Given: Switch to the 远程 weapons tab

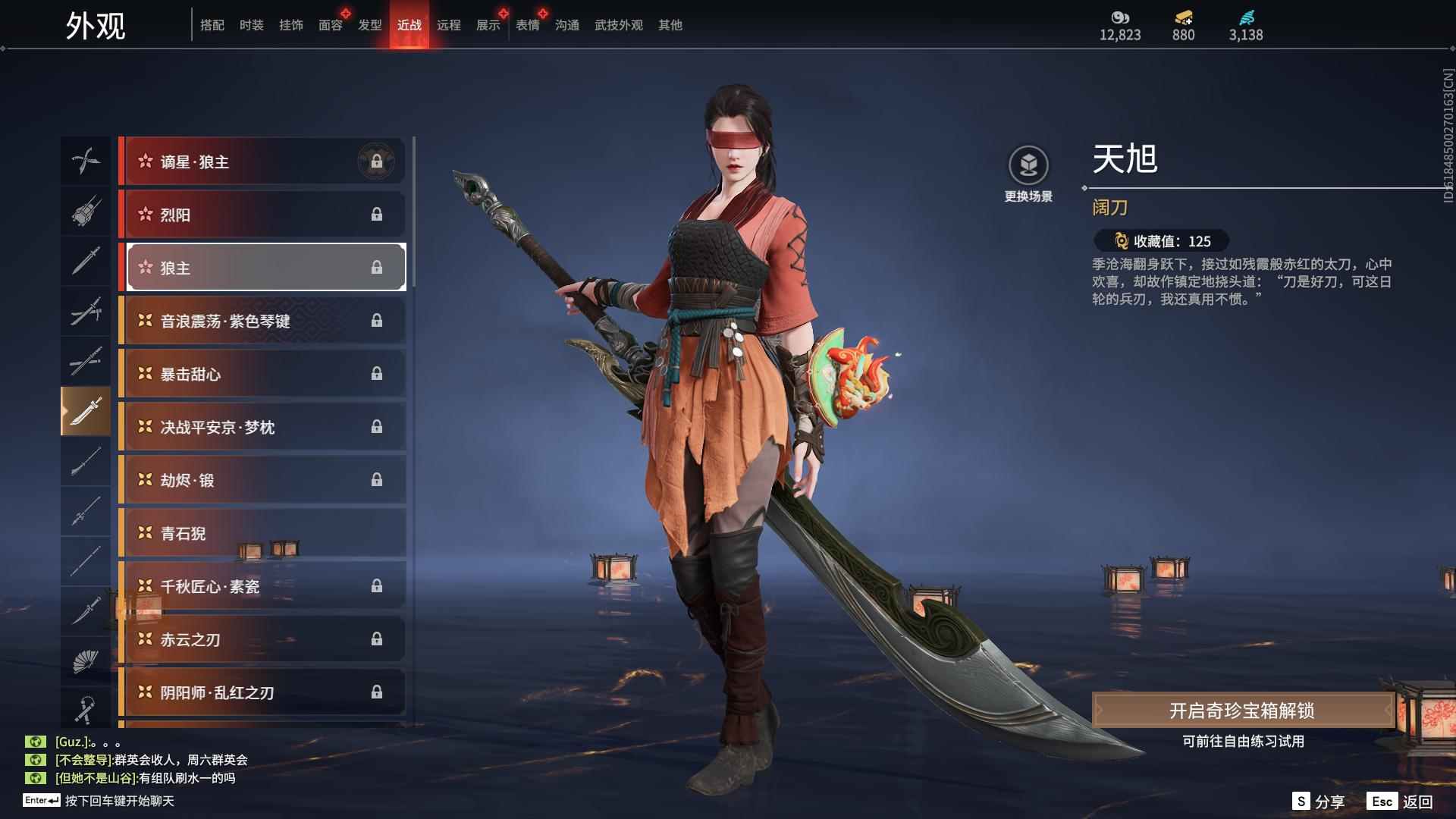Looking at the screenshot, I should (450, 24).
